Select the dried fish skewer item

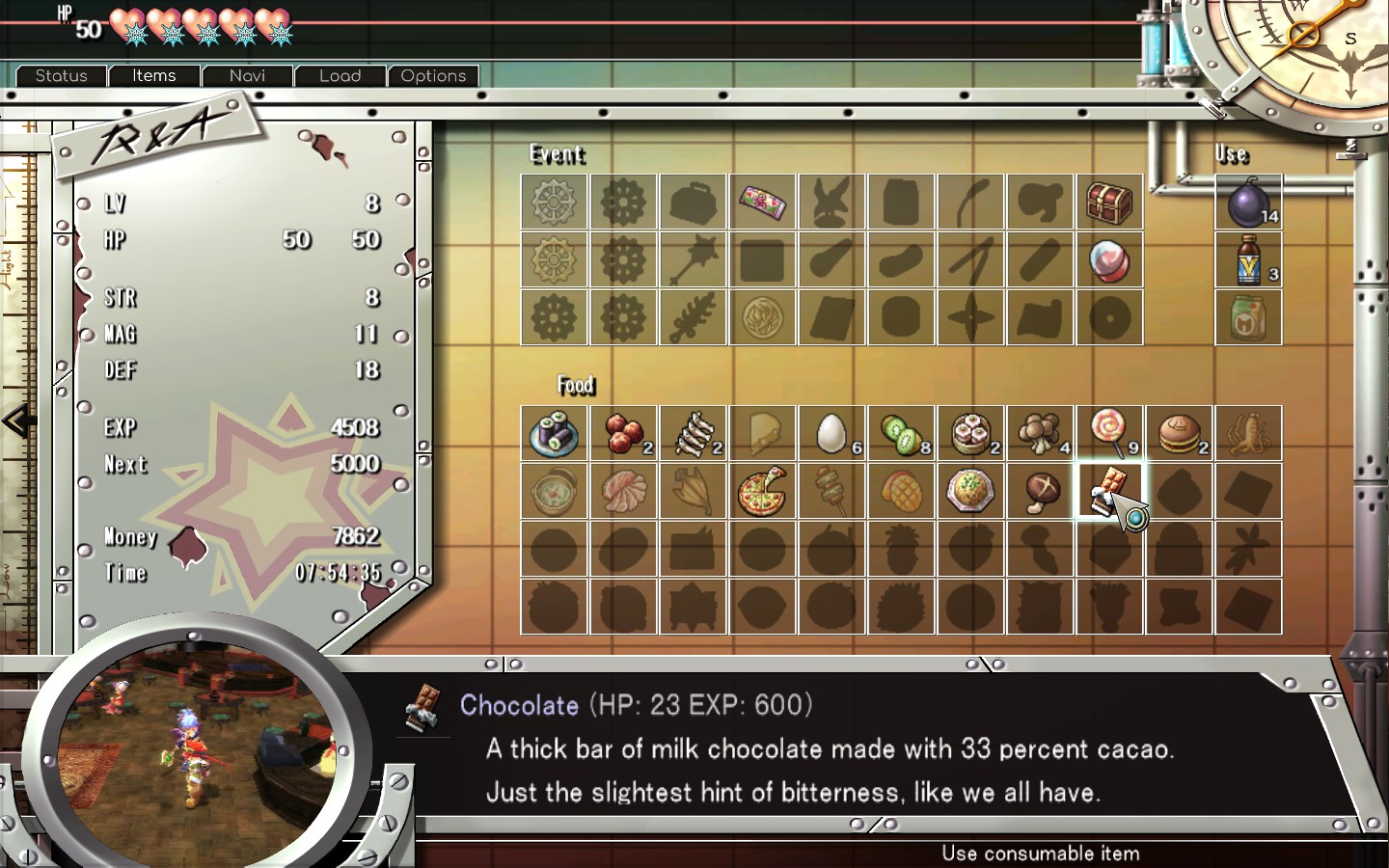(693, 433)
